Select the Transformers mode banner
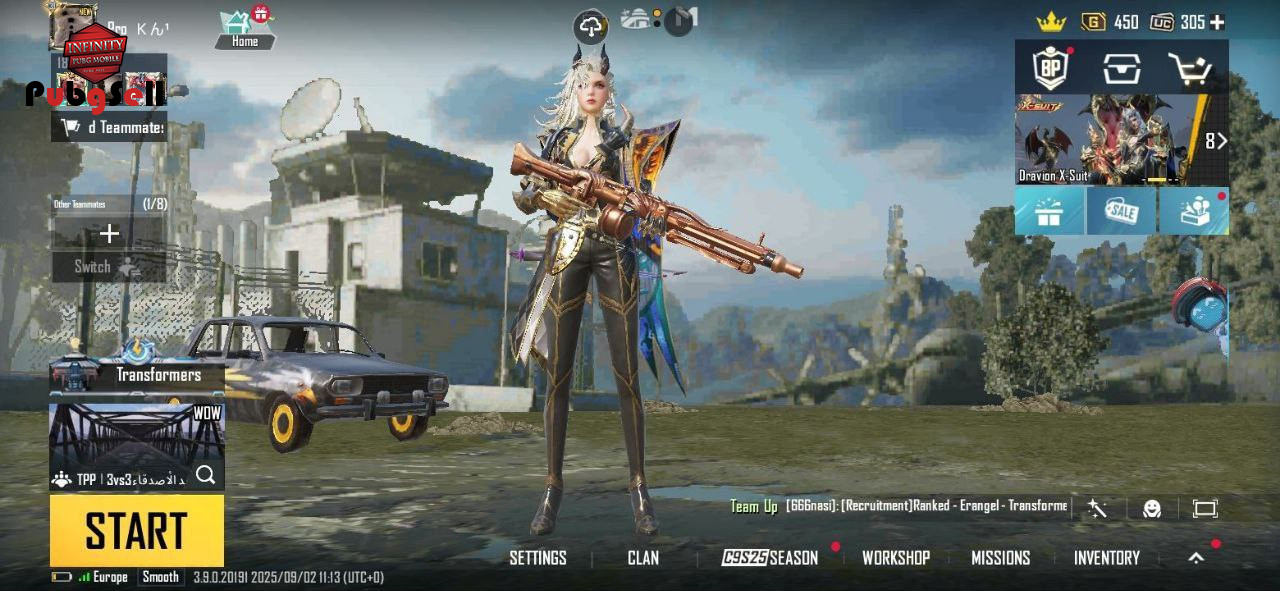Viewport: 1280px width, 591px height. click(x=137, y=374)
